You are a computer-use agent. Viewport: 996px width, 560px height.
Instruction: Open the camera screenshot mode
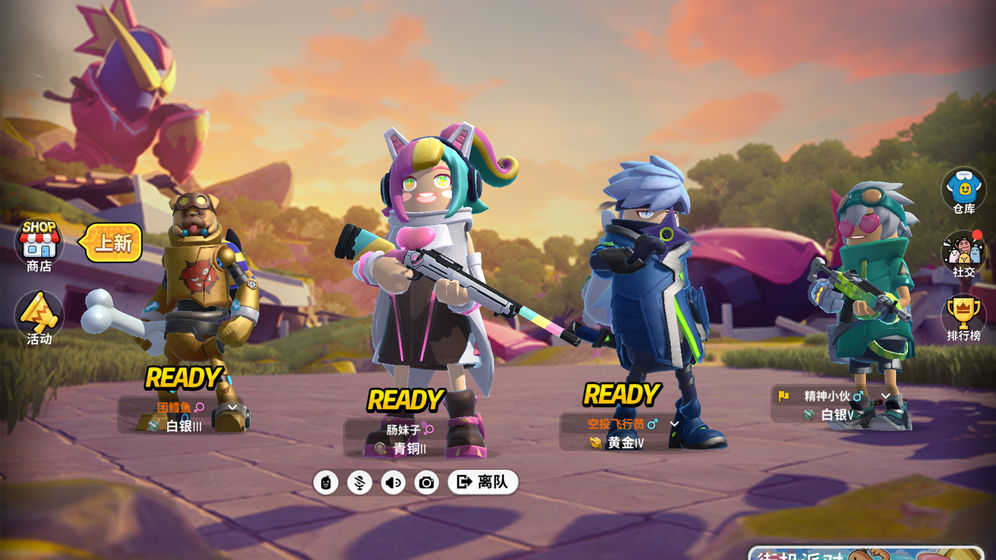click(427, 483)
